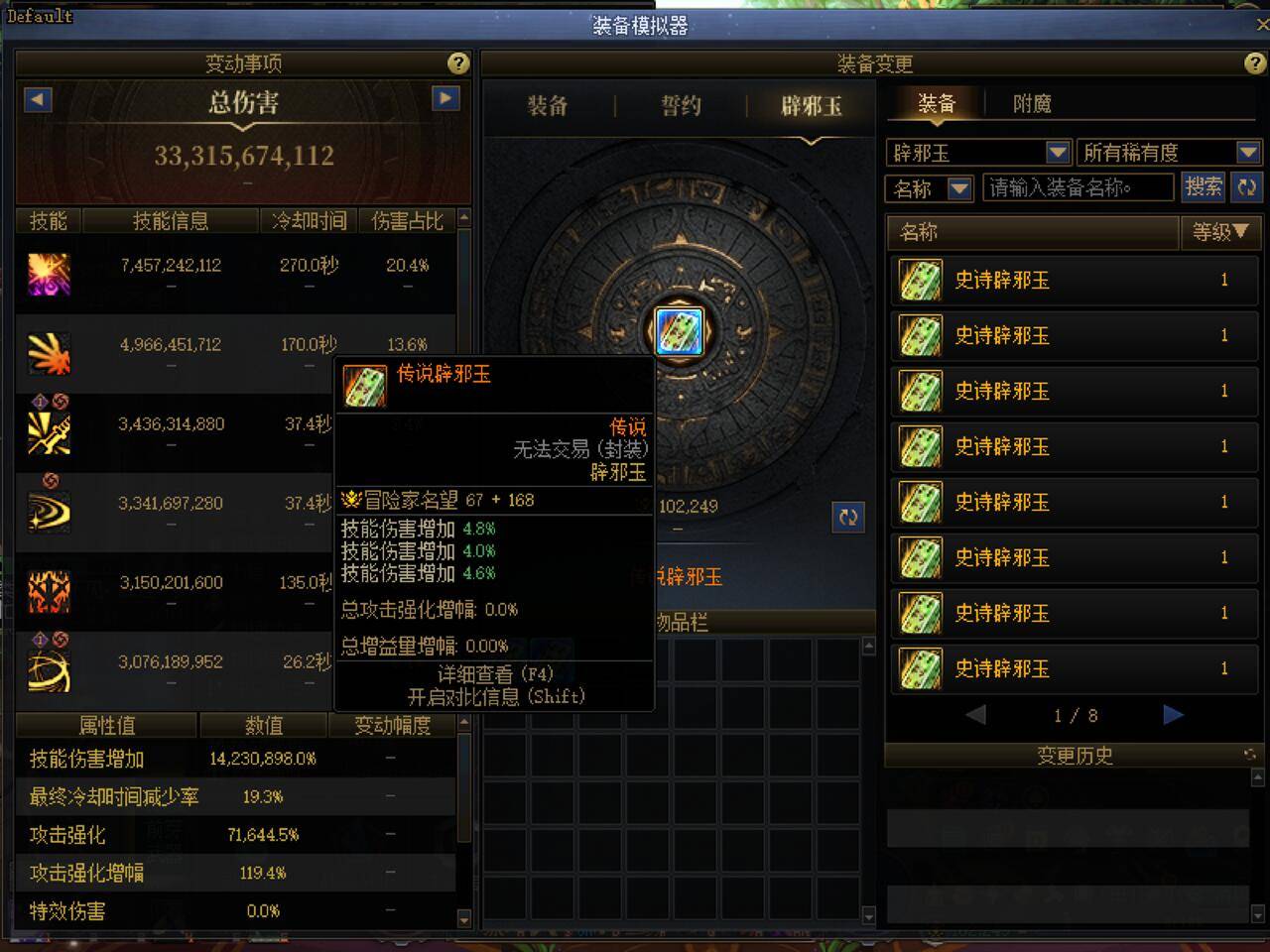Click the 搜索 search button
The height and width of the screenshot is (952, 1270).
tap(1204, 187)
